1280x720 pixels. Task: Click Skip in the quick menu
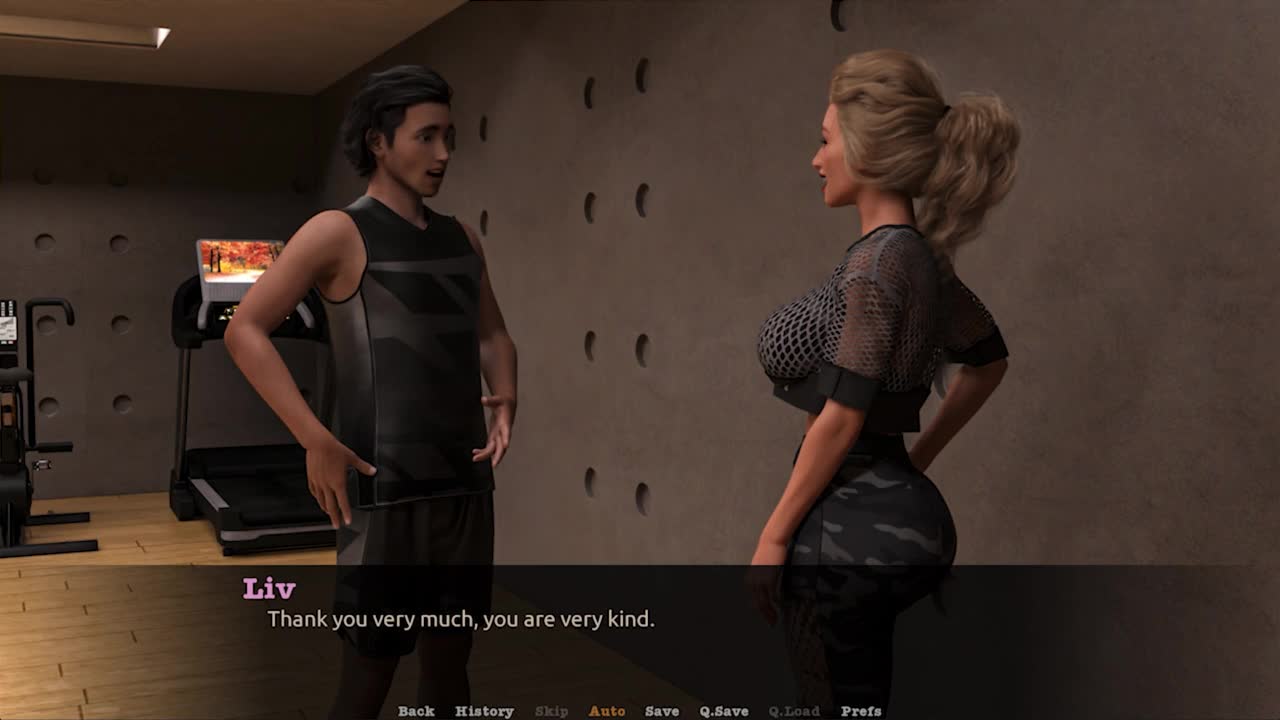pyautogui.click(x=551, y=711)
